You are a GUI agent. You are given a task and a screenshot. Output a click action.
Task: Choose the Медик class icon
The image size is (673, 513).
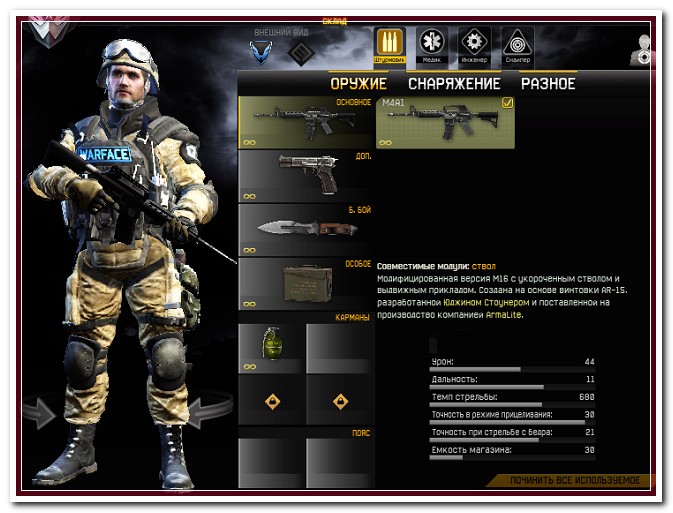[431, 46]
